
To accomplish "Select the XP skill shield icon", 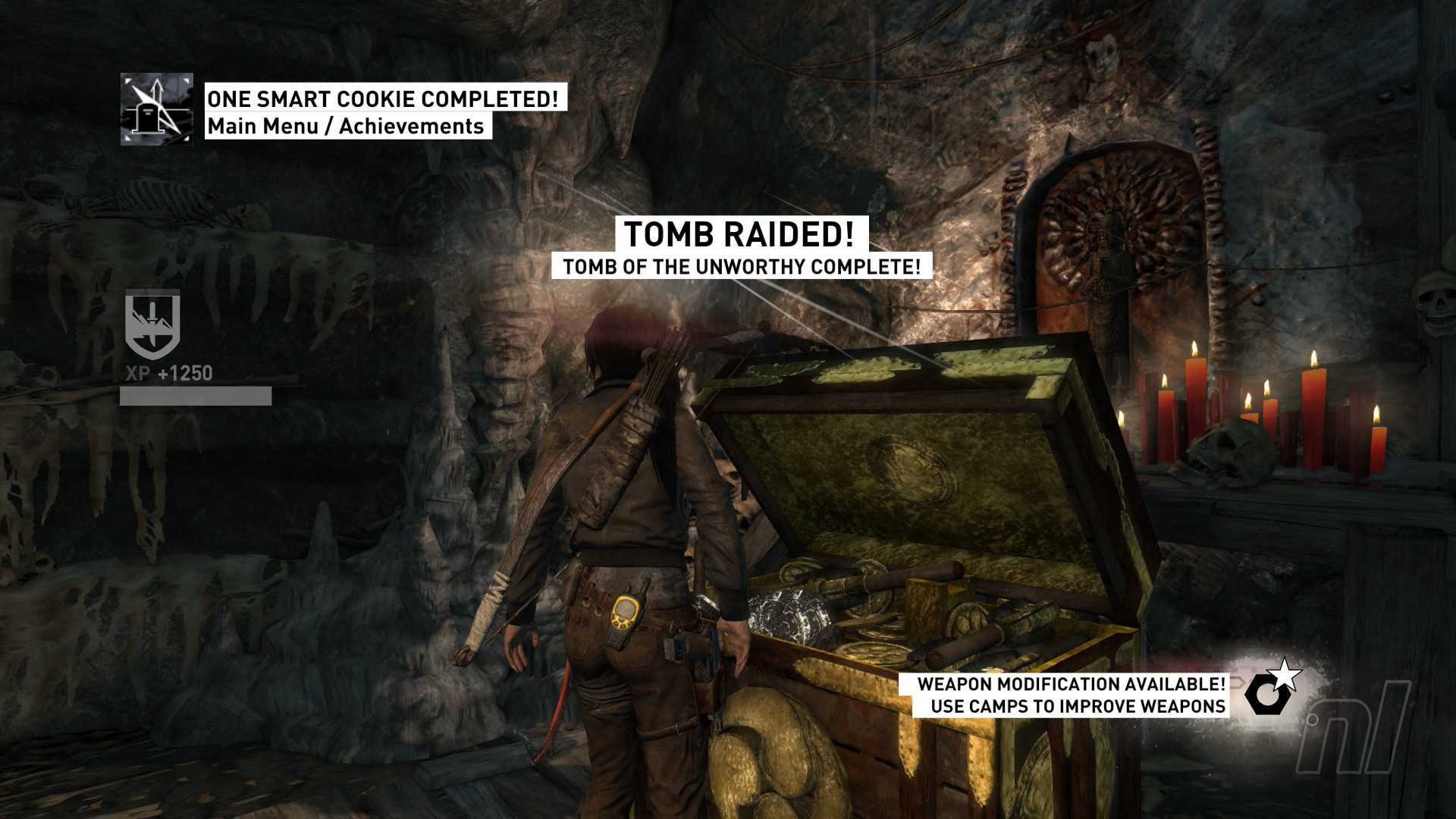I will point(152,325).
